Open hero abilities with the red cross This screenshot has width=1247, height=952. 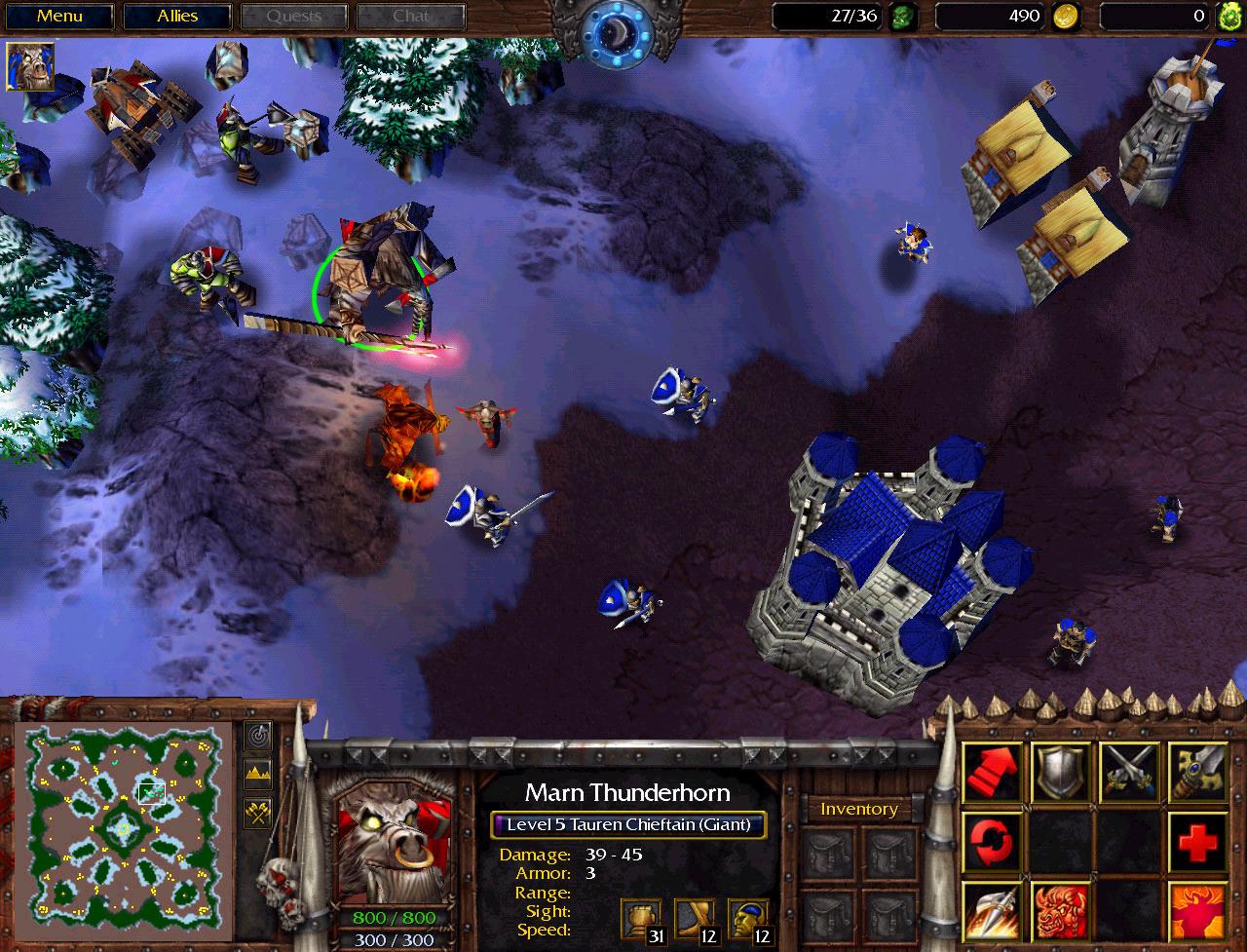[1197, 840]
